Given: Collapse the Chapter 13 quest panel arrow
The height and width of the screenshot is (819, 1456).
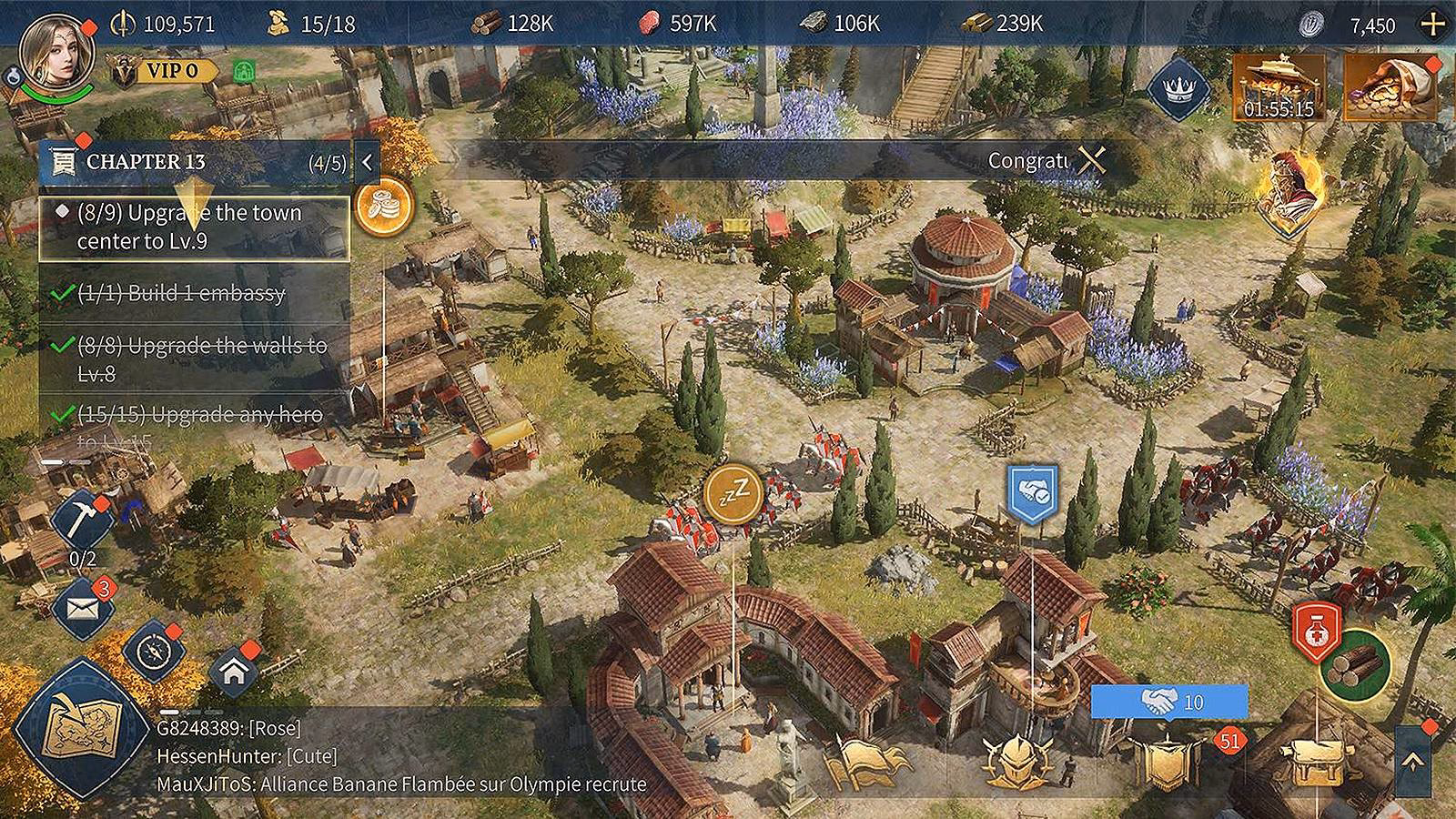Looking at the screenshot, I should (x=367, y=164).
